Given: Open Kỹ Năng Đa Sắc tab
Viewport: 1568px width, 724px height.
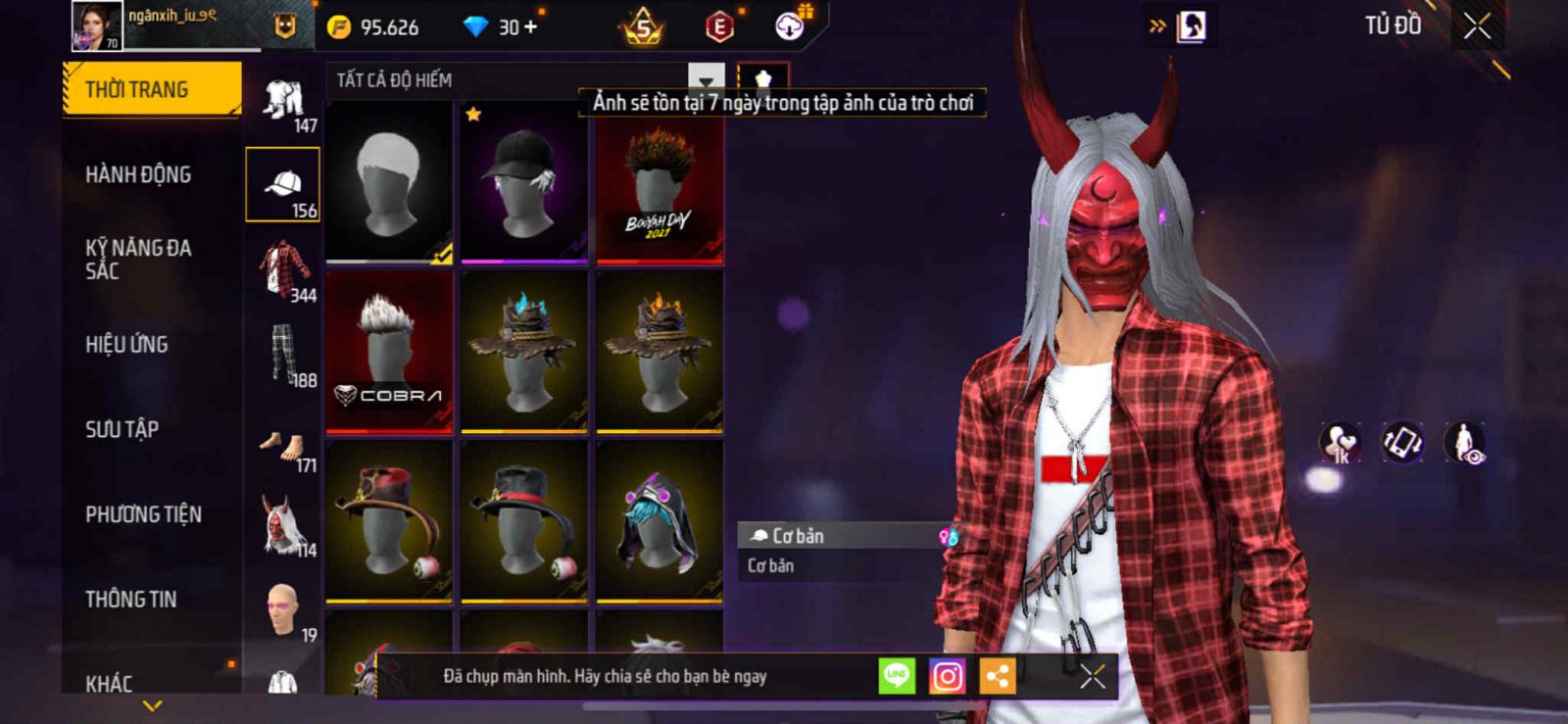Looking at the screenshot, I should point(138,260).
